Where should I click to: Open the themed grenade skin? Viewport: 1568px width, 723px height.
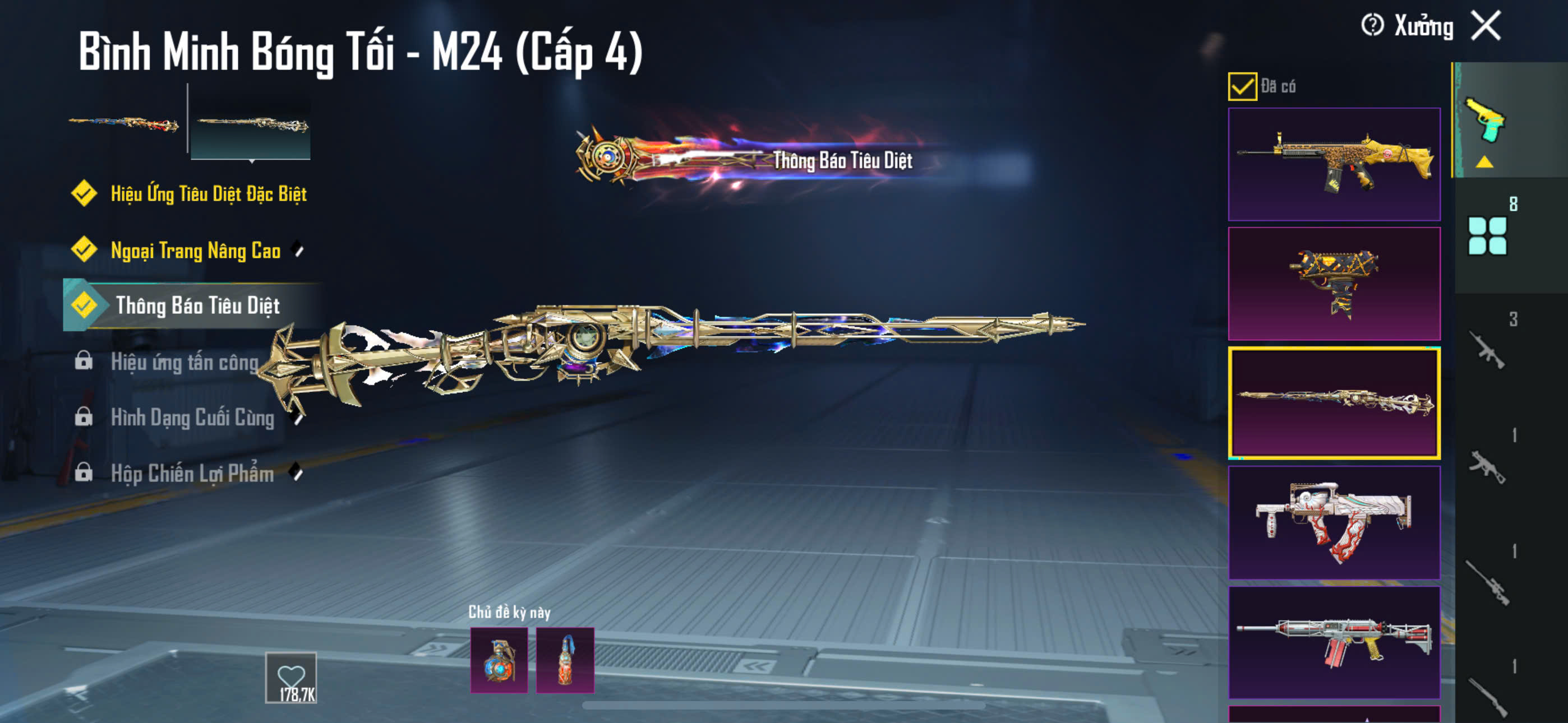499,660
